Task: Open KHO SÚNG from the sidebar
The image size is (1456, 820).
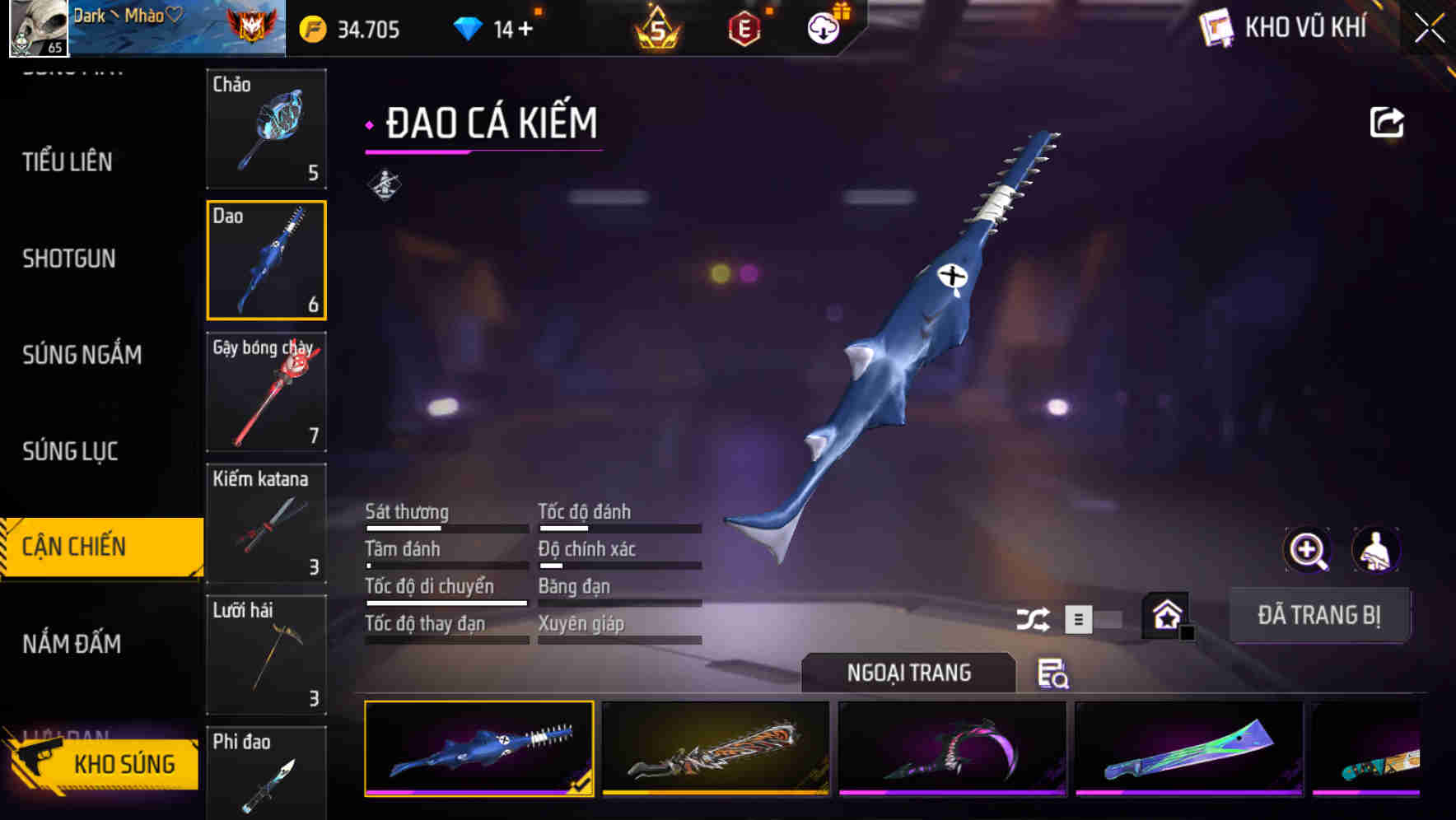Action: (x=124, y=763)
